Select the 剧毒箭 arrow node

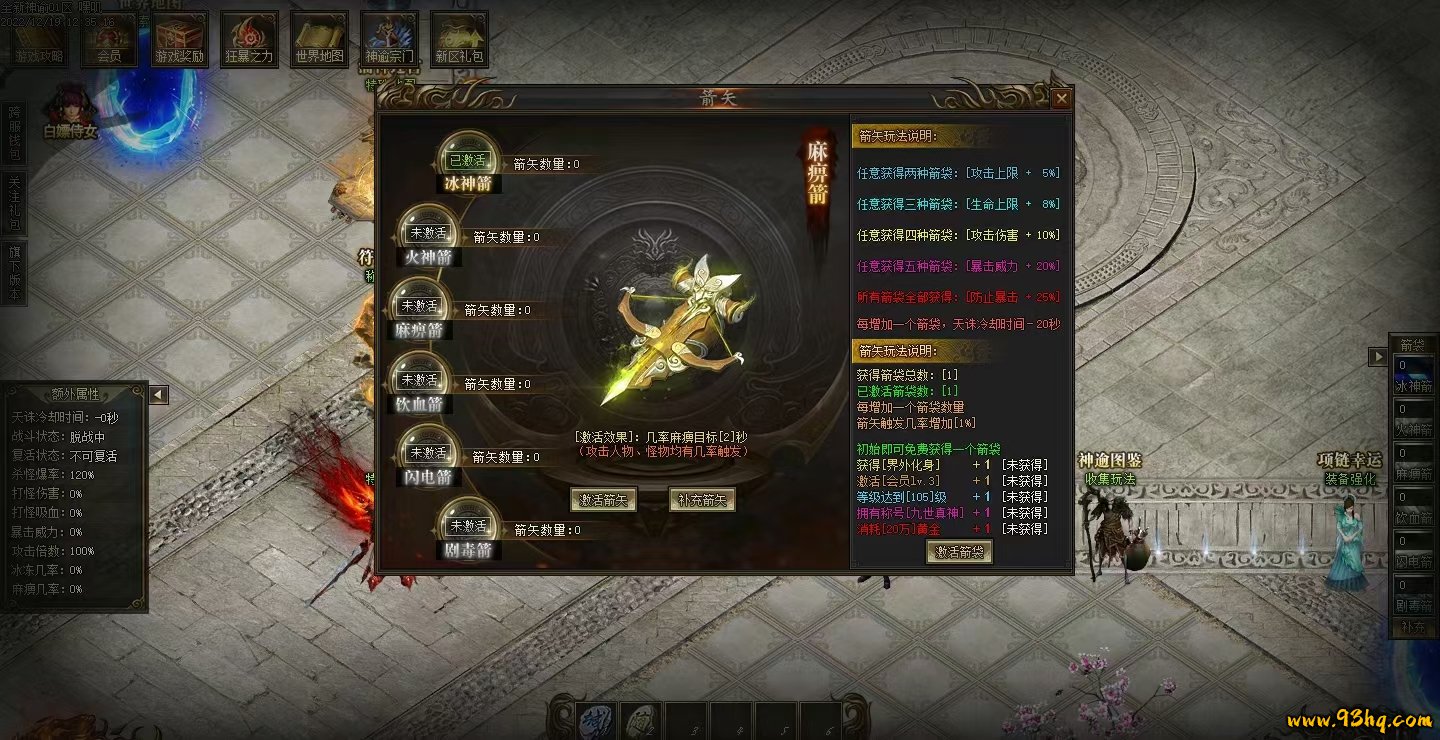(x=468, y=528)
